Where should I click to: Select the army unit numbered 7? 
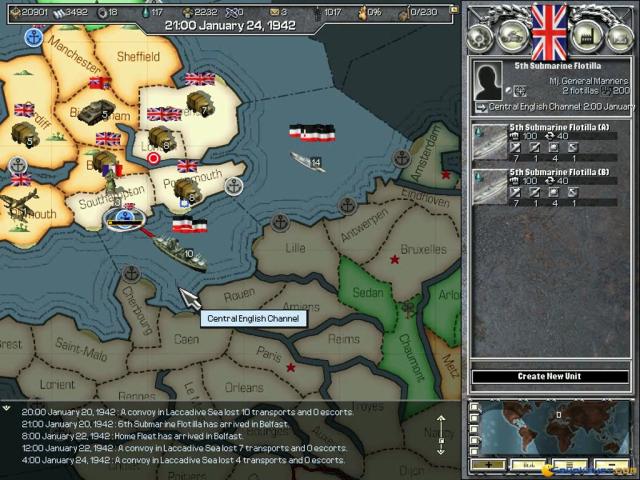coord(198,102)
